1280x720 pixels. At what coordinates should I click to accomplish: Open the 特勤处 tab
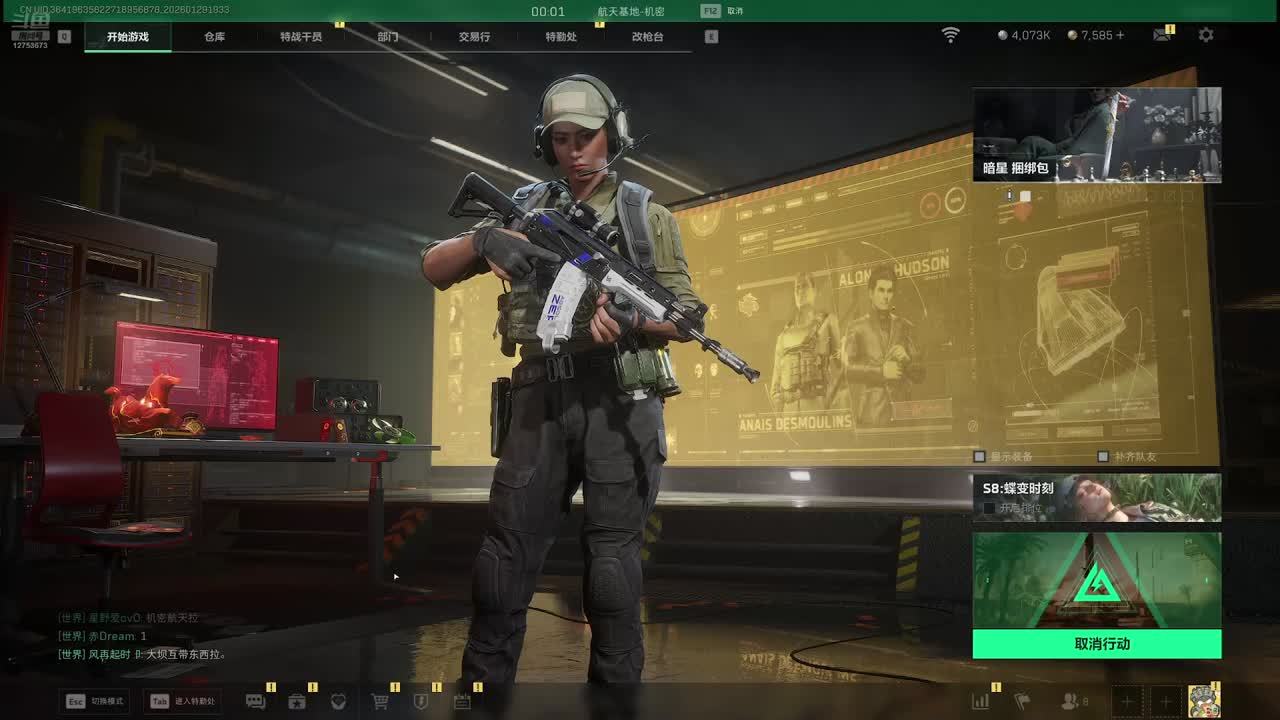pos(561,37)
